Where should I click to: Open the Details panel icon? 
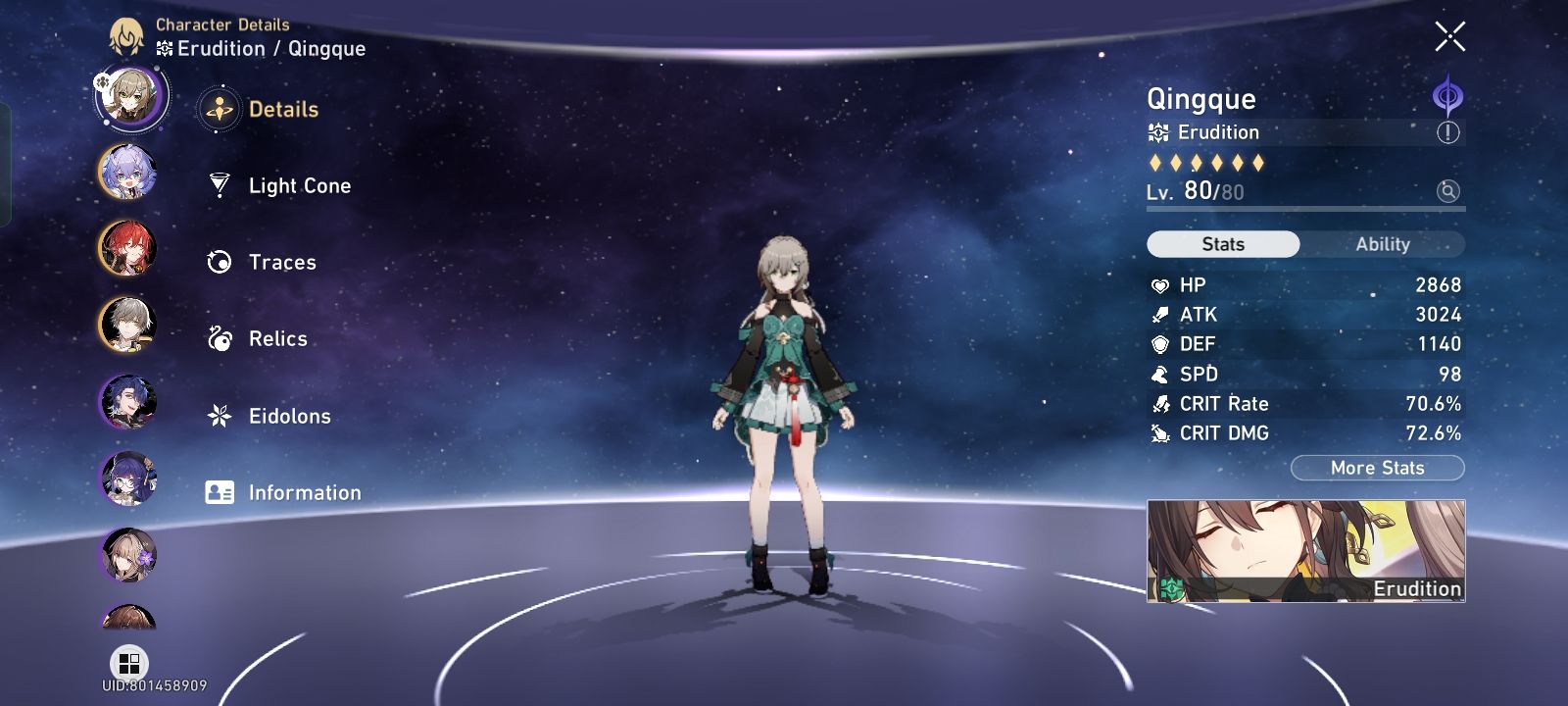[x=220, y=109]
